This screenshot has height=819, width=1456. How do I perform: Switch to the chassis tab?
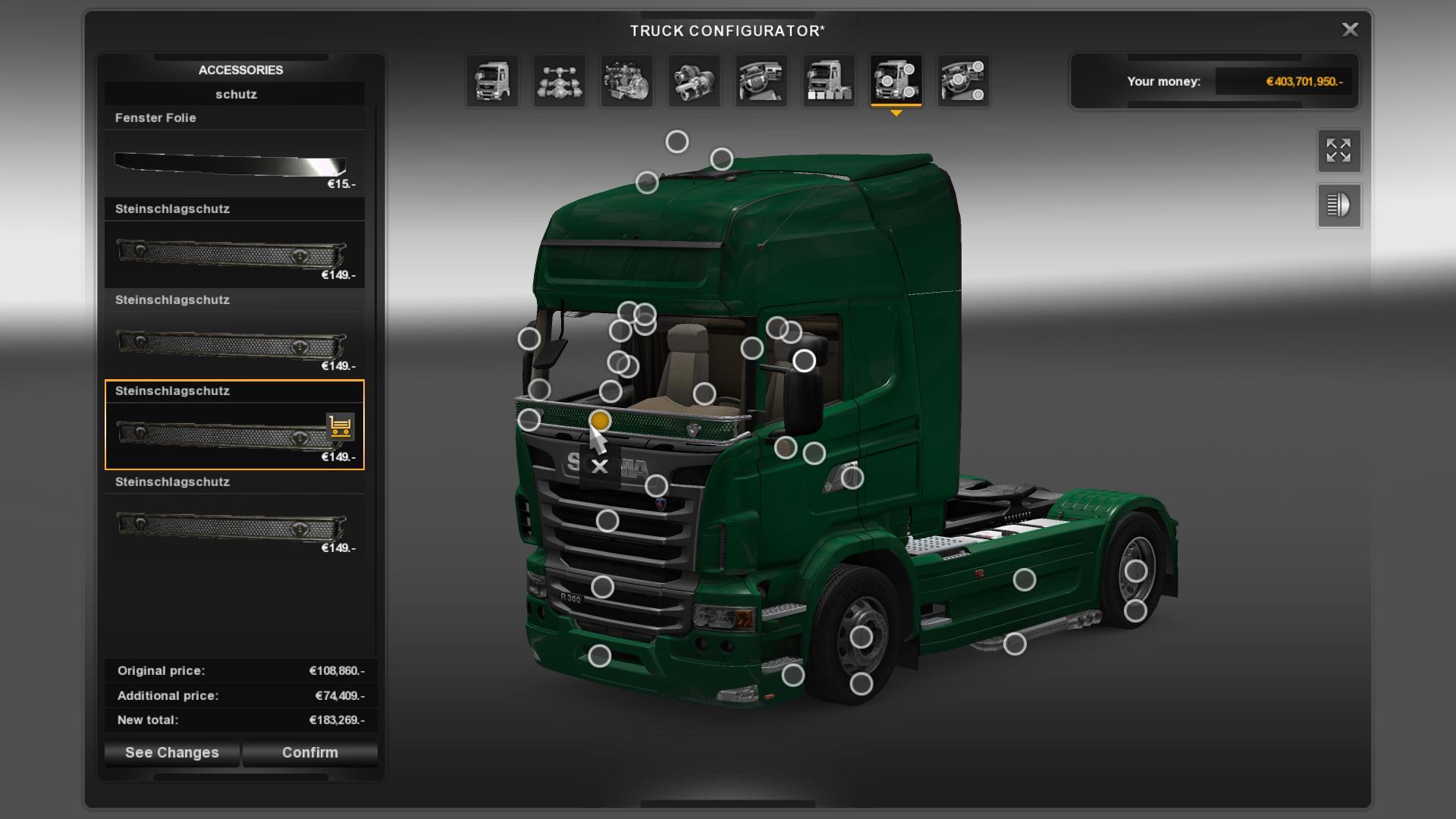coord(560,80)
